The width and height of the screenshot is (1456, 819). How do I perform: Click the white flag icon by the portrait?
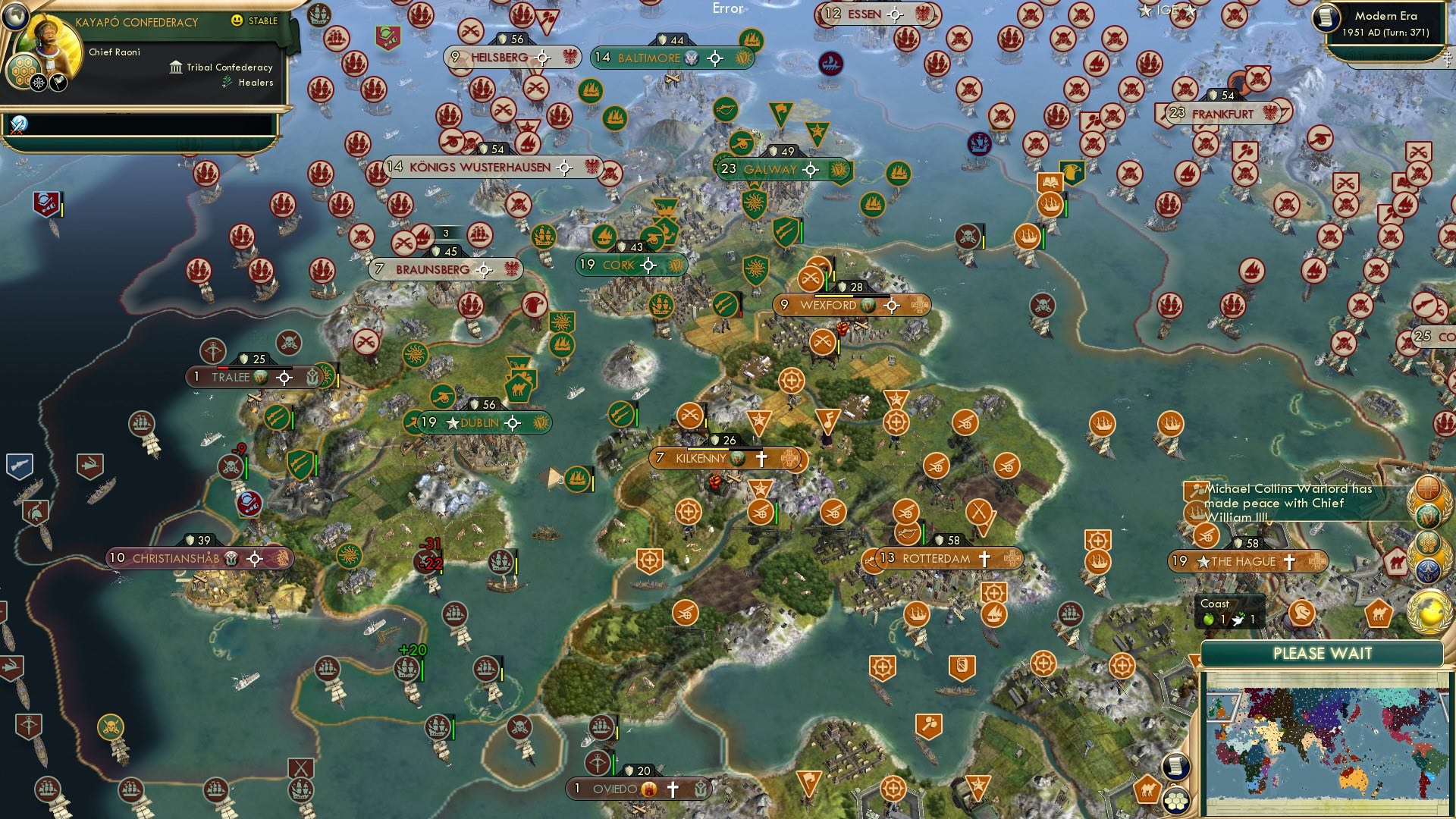pyautogui.click(x=59, y=83)
